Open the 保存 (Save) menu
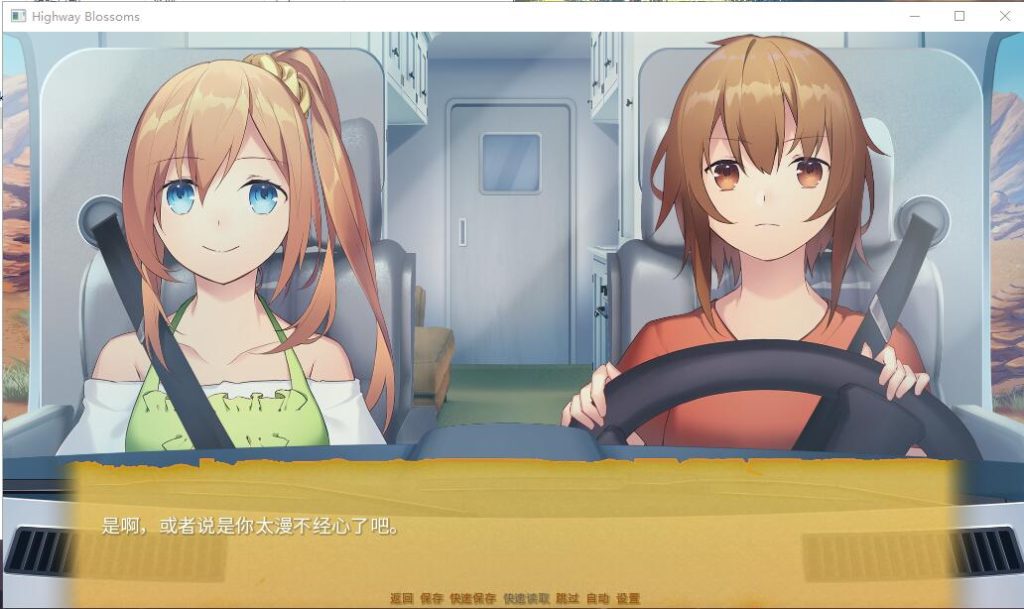This screenshot has height=609, width=1024. [431, 598]
